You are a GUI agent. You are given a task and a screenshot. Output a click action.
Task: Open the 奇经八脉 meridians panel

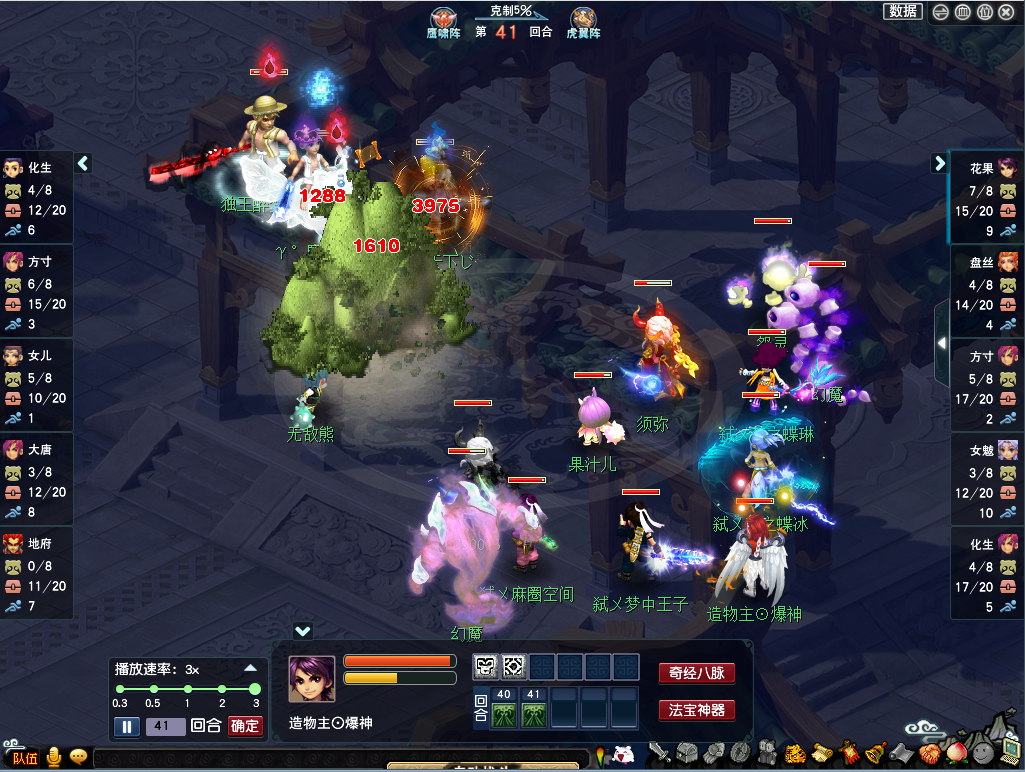tap(696, 673)
